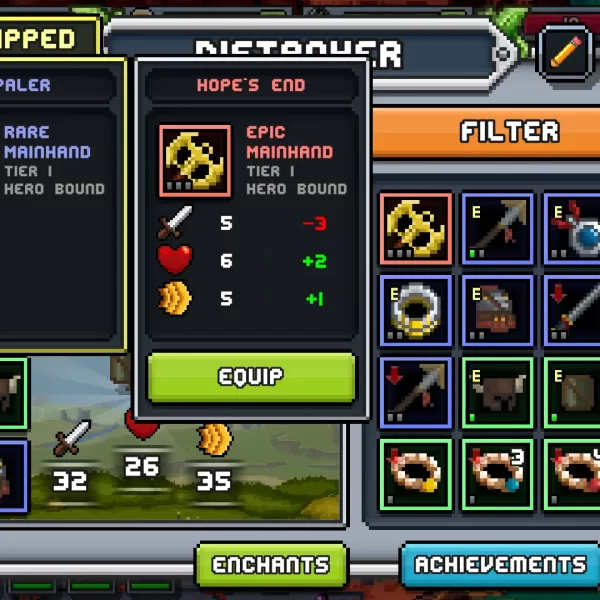Click the pencil edit icon

(x=565, y=51)
